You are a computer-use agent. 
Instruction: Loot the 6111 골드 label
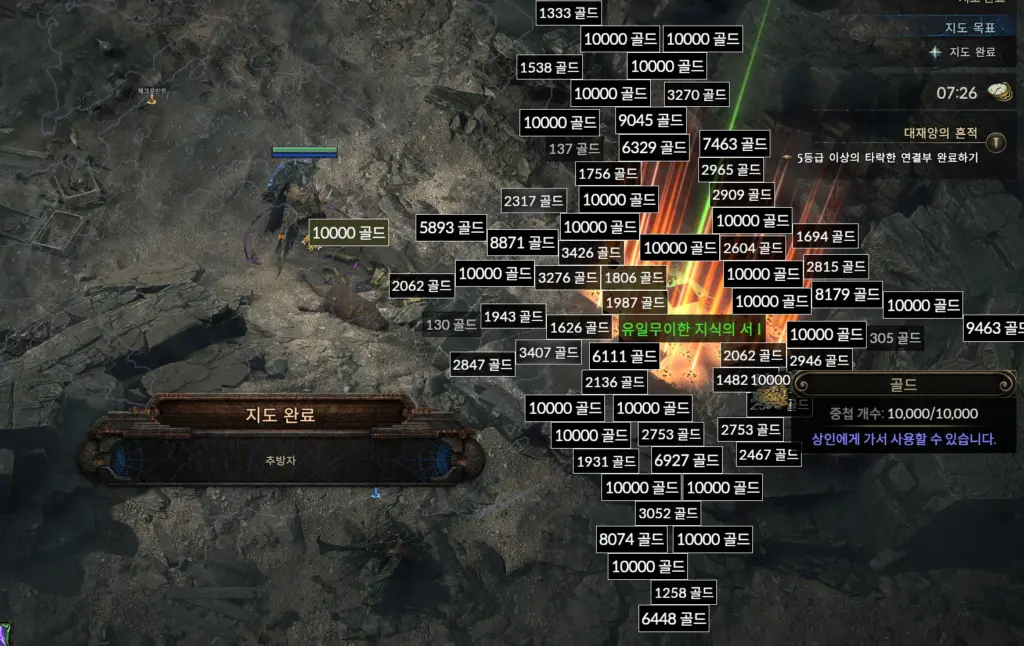click(624, 356)
